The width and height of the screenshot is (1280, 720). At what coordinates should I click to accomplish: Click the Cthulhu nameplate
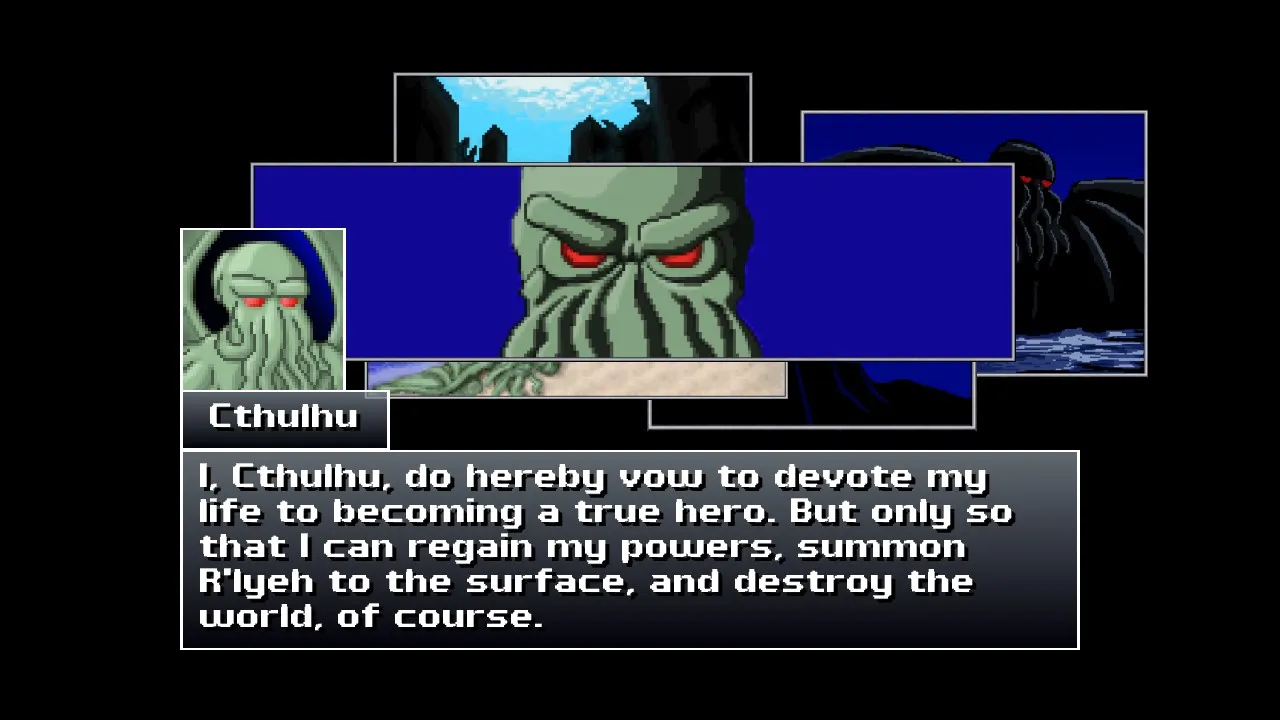(x=283, y=417)
